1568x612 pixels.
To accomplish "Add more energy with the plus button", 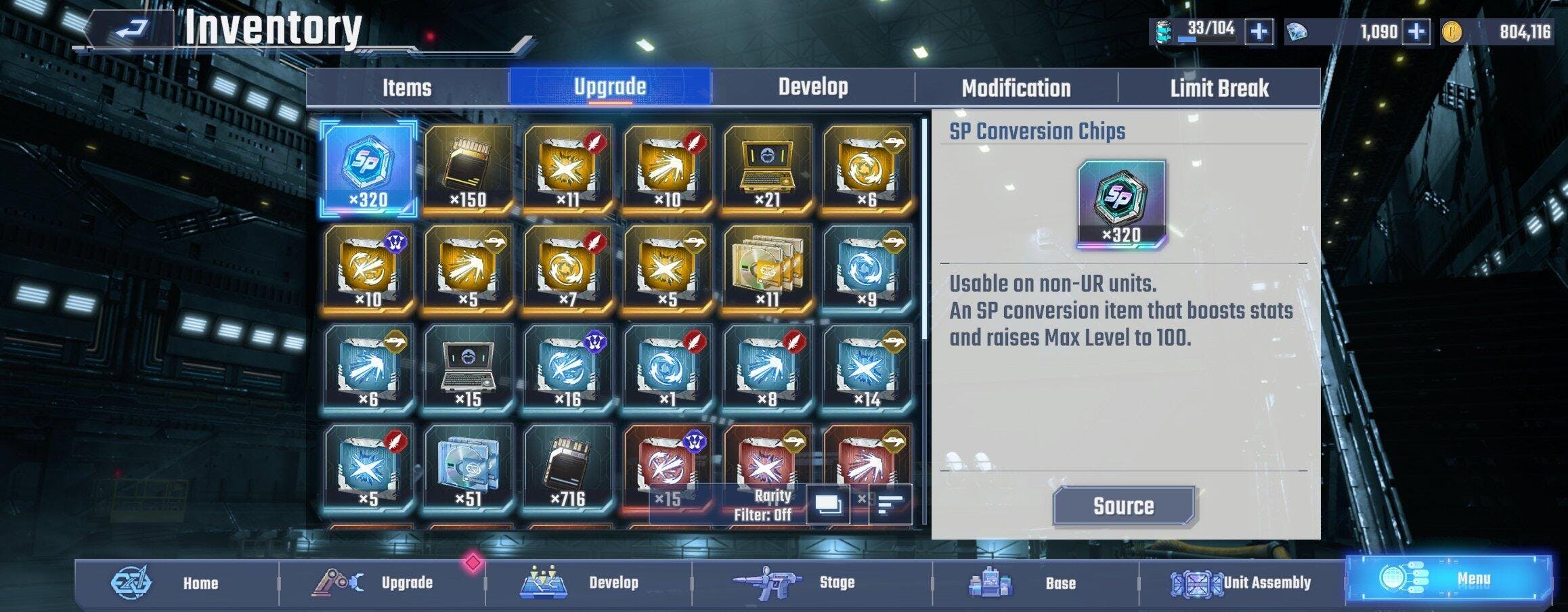I will click(1259, 32).
